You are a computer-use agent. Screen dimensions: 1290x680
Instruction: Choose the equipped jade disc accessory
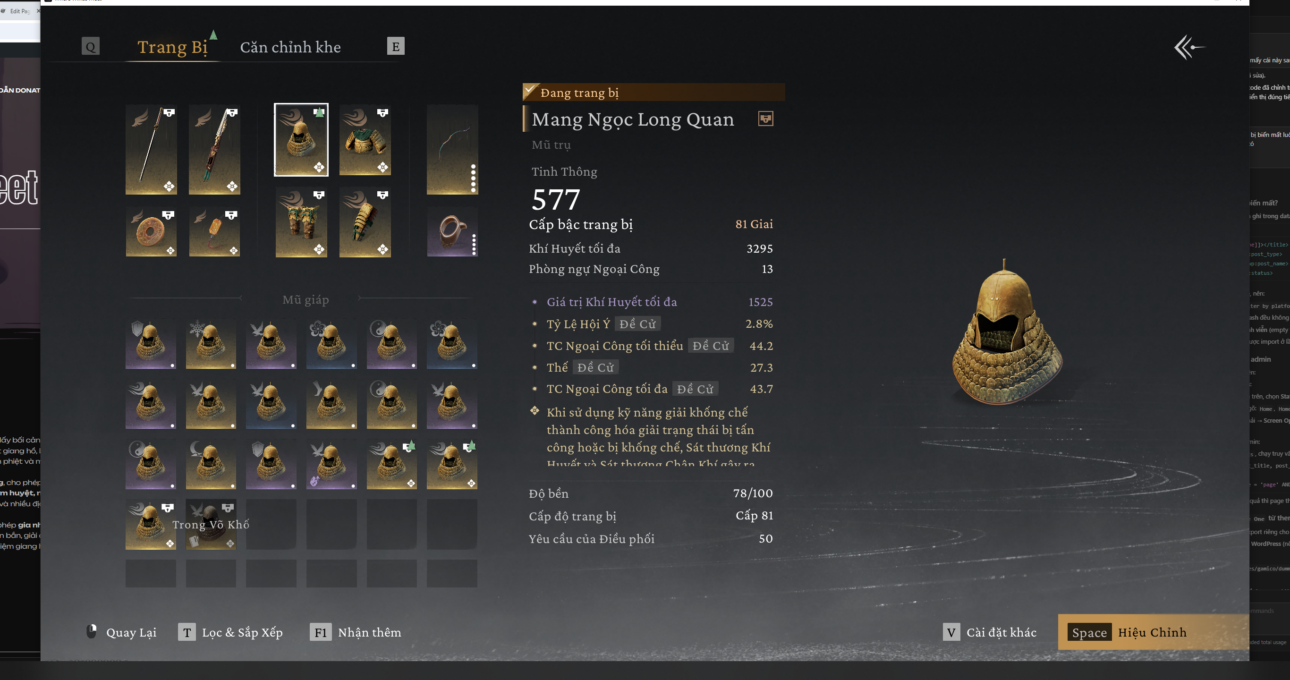[x=151, y=231]
